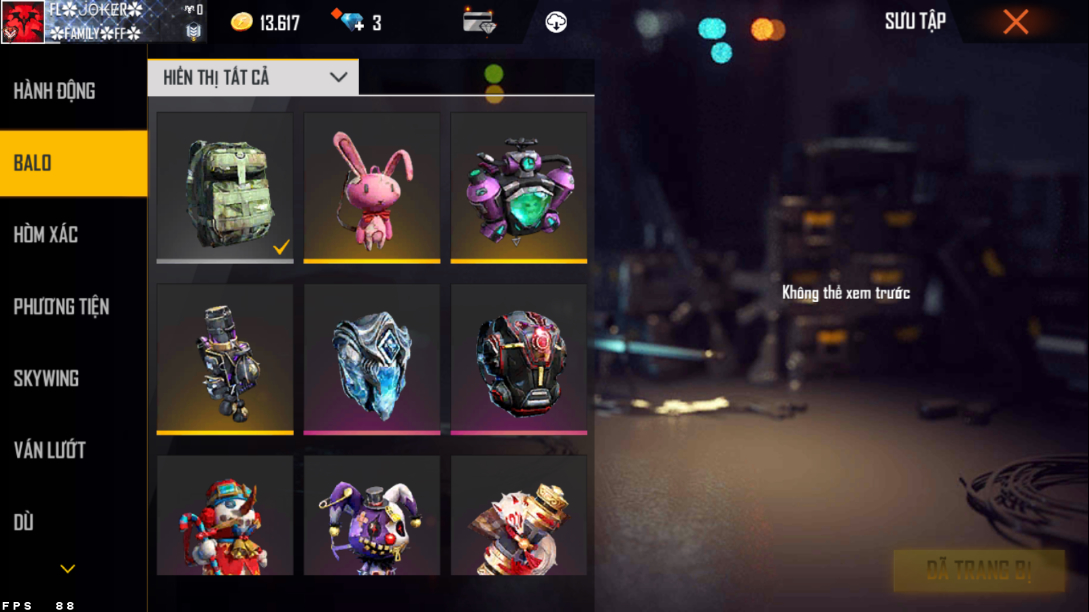
Task: Show the PHƯƠNG TIỆN category
Action: [61, 307]
